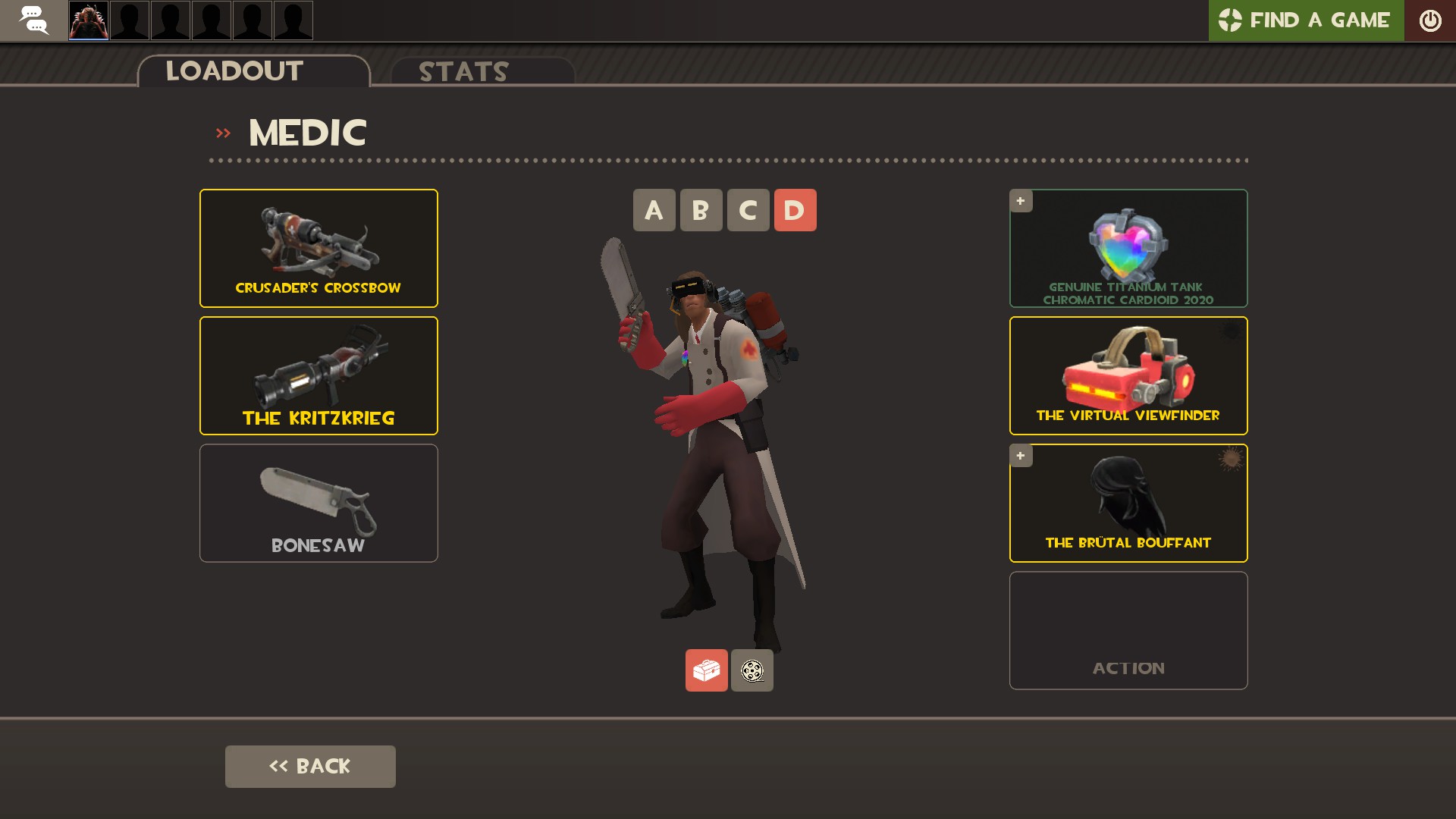Choose loadout preset C

point(748,210)
